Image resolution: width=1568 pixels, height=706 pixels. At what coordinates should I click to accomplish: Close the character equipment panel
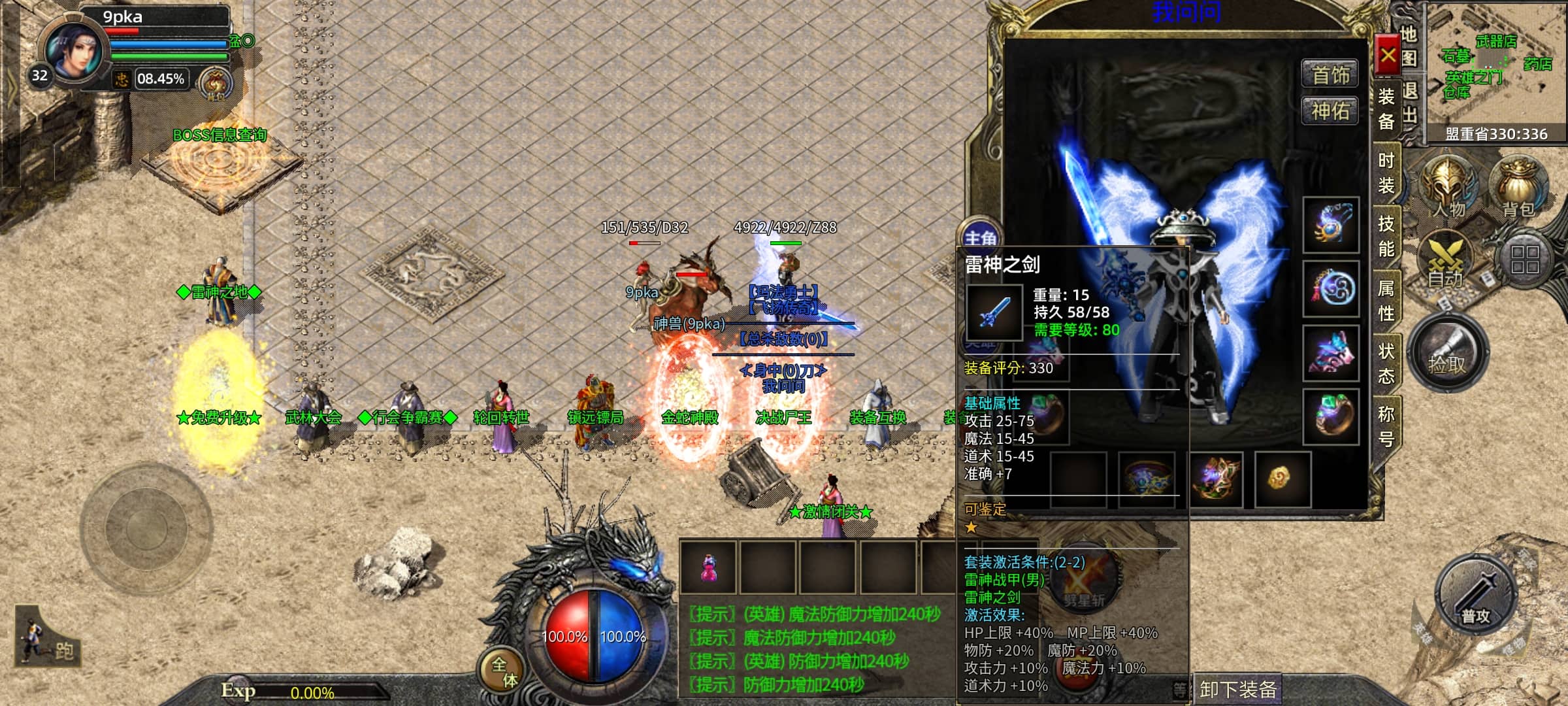pyautogui.click(x=1388, y=56)
